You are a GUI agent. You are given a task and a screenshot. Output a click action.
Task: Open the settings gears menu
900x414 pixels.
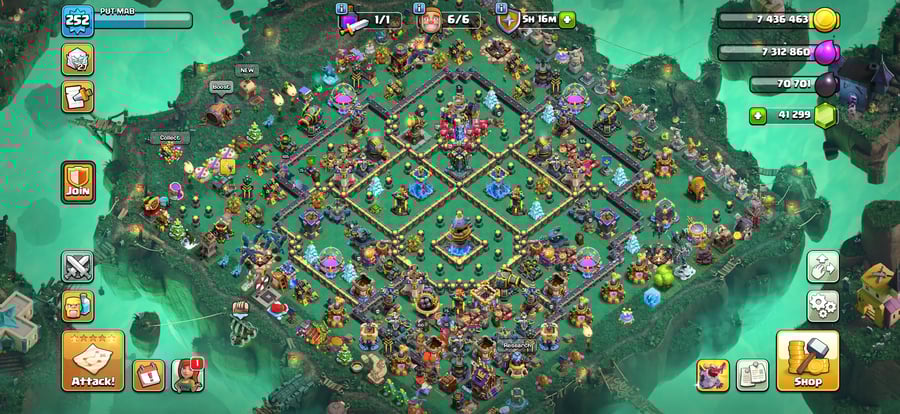[x=822, y=305]
